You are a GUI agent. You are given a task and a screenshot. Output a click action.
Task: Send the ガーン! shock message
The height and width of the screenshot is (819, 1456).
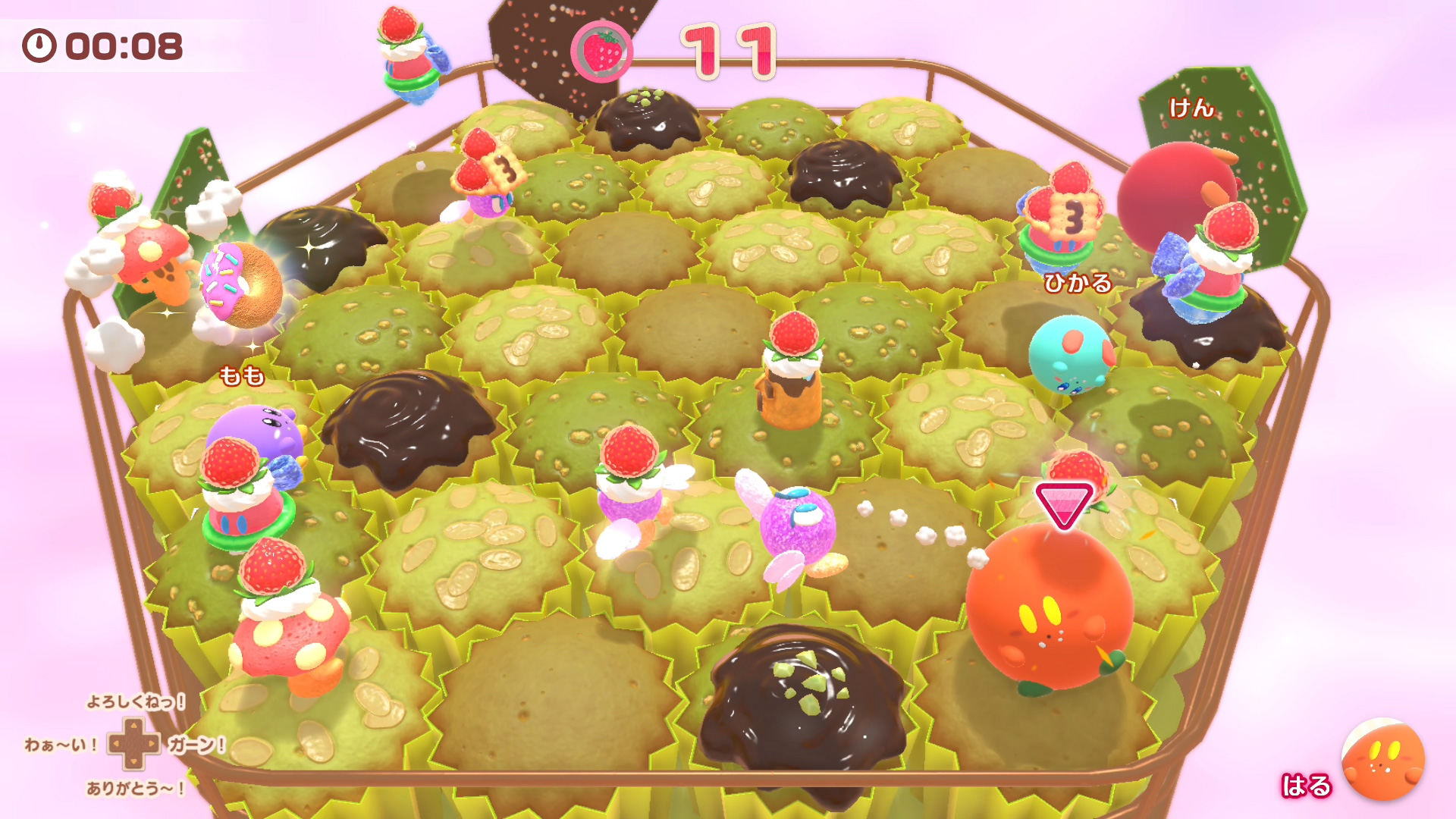pos(196,745)
